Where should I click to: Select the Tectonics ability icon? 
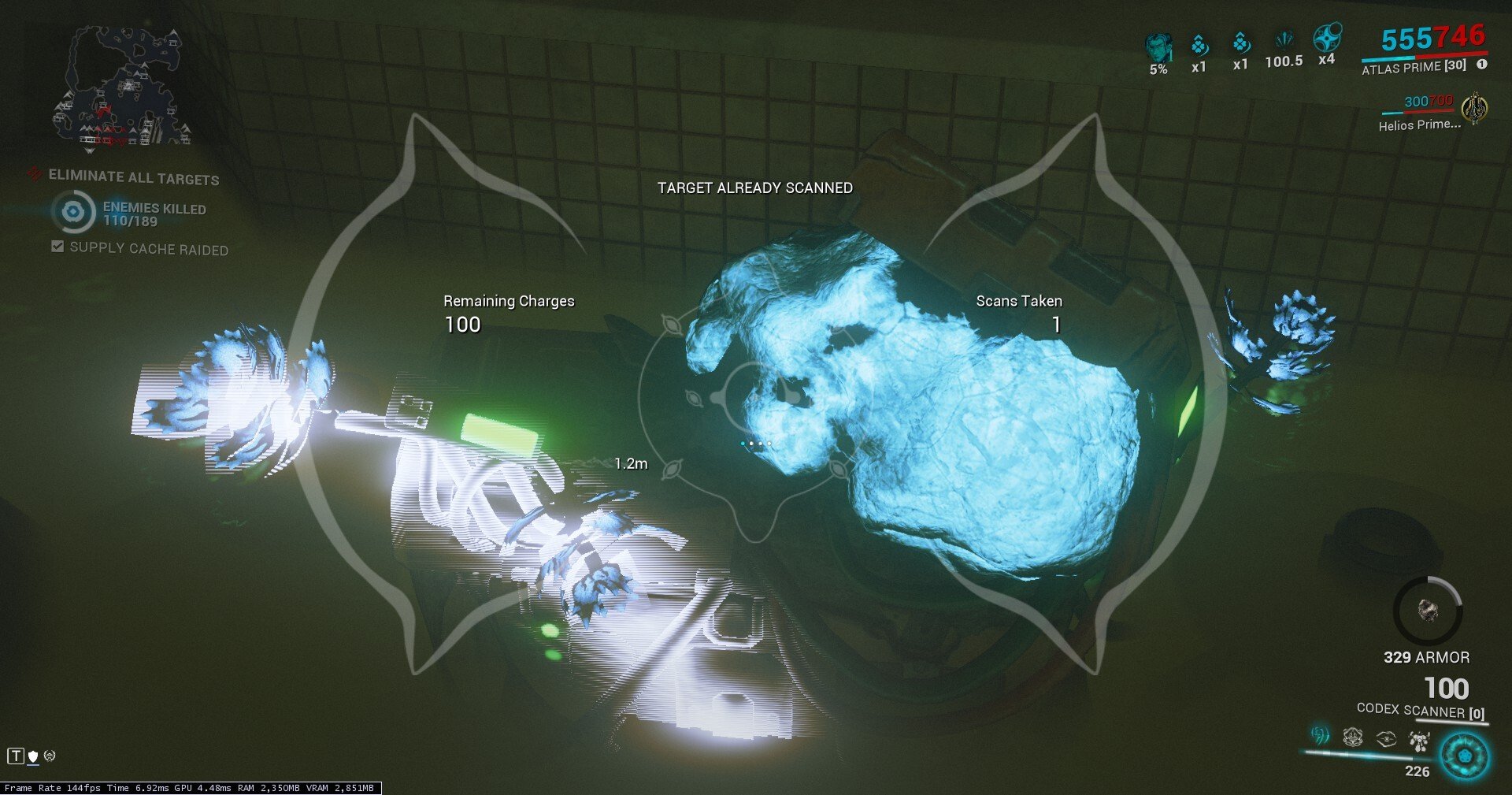pos(1352,737)
